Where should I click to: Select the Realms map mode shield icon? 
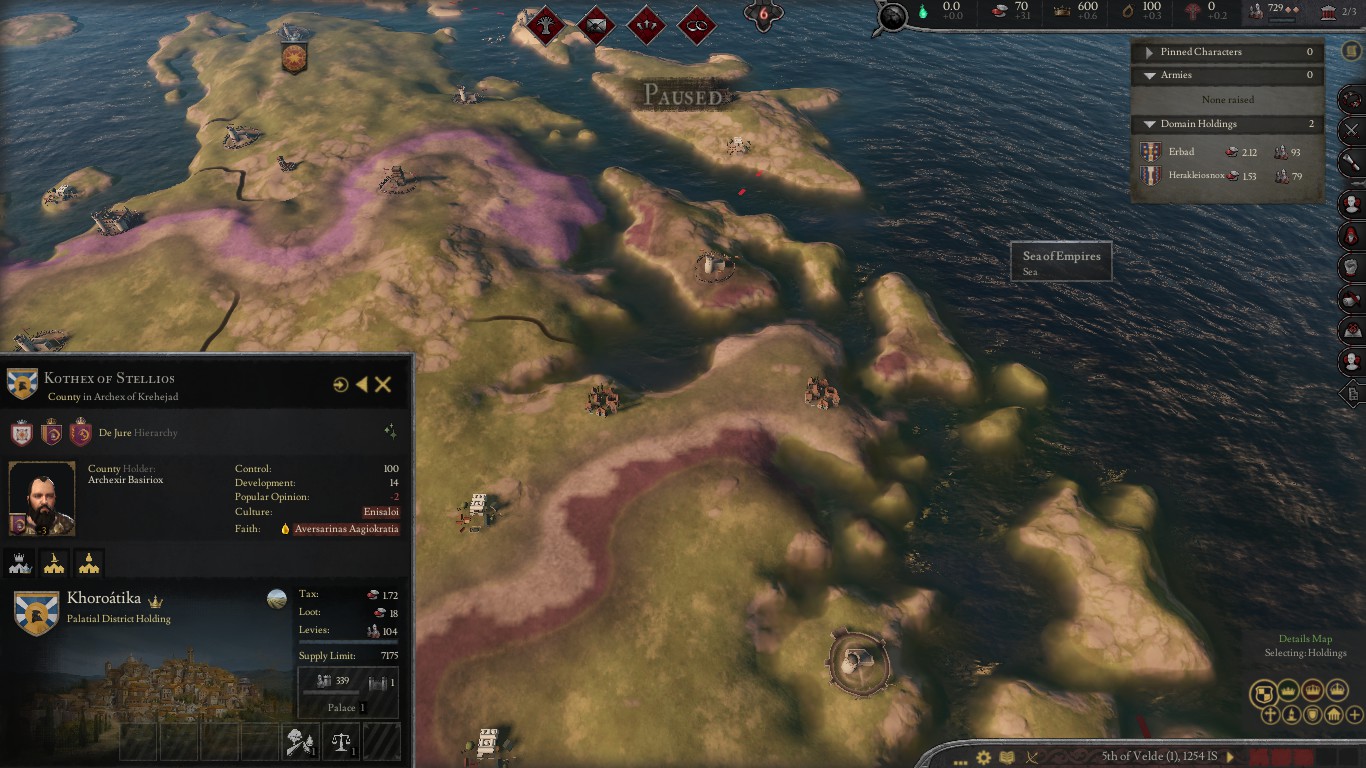1264,690
